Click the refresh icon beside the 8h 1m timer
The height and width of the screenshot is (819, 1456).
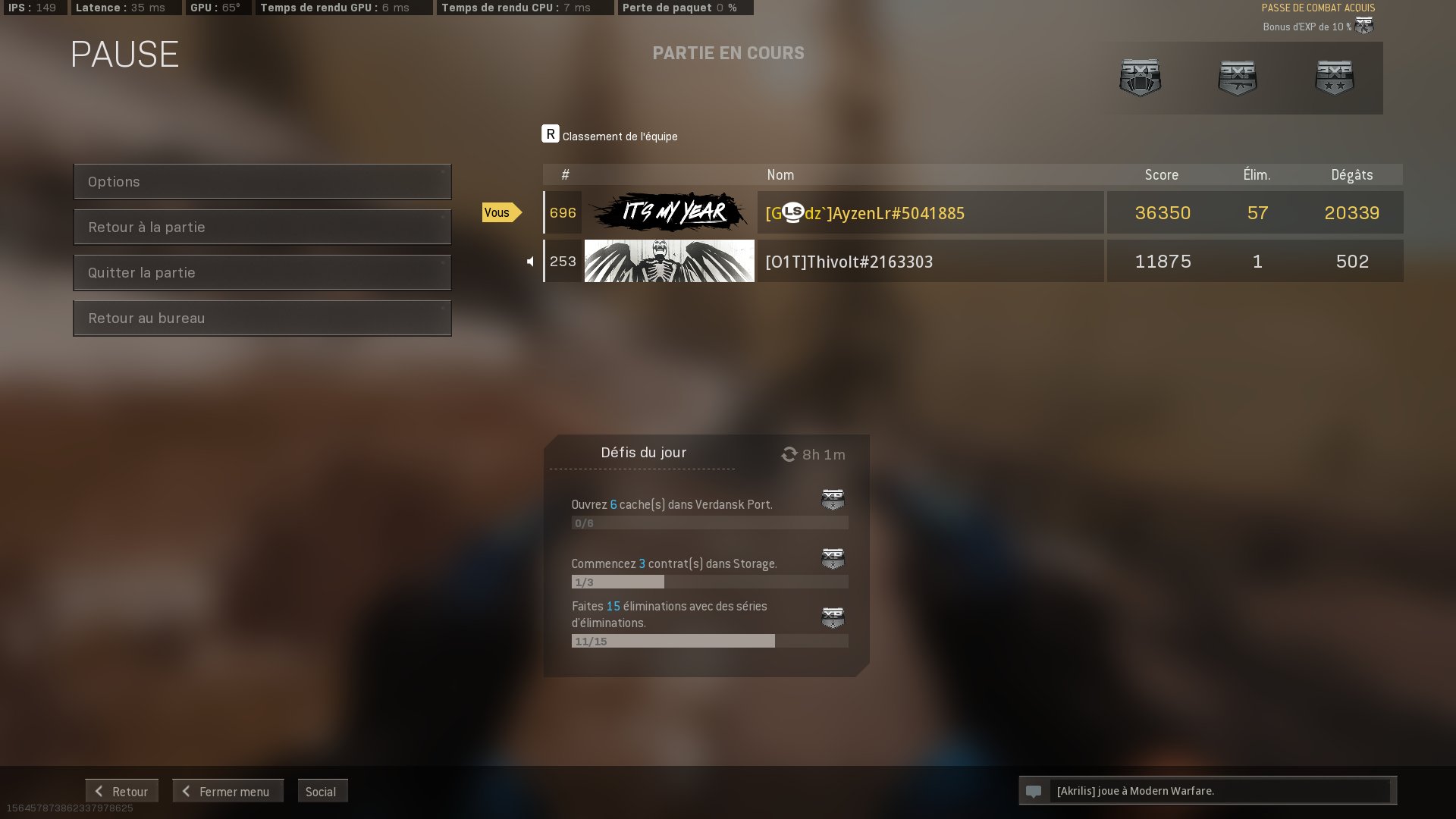click(789, 454)
